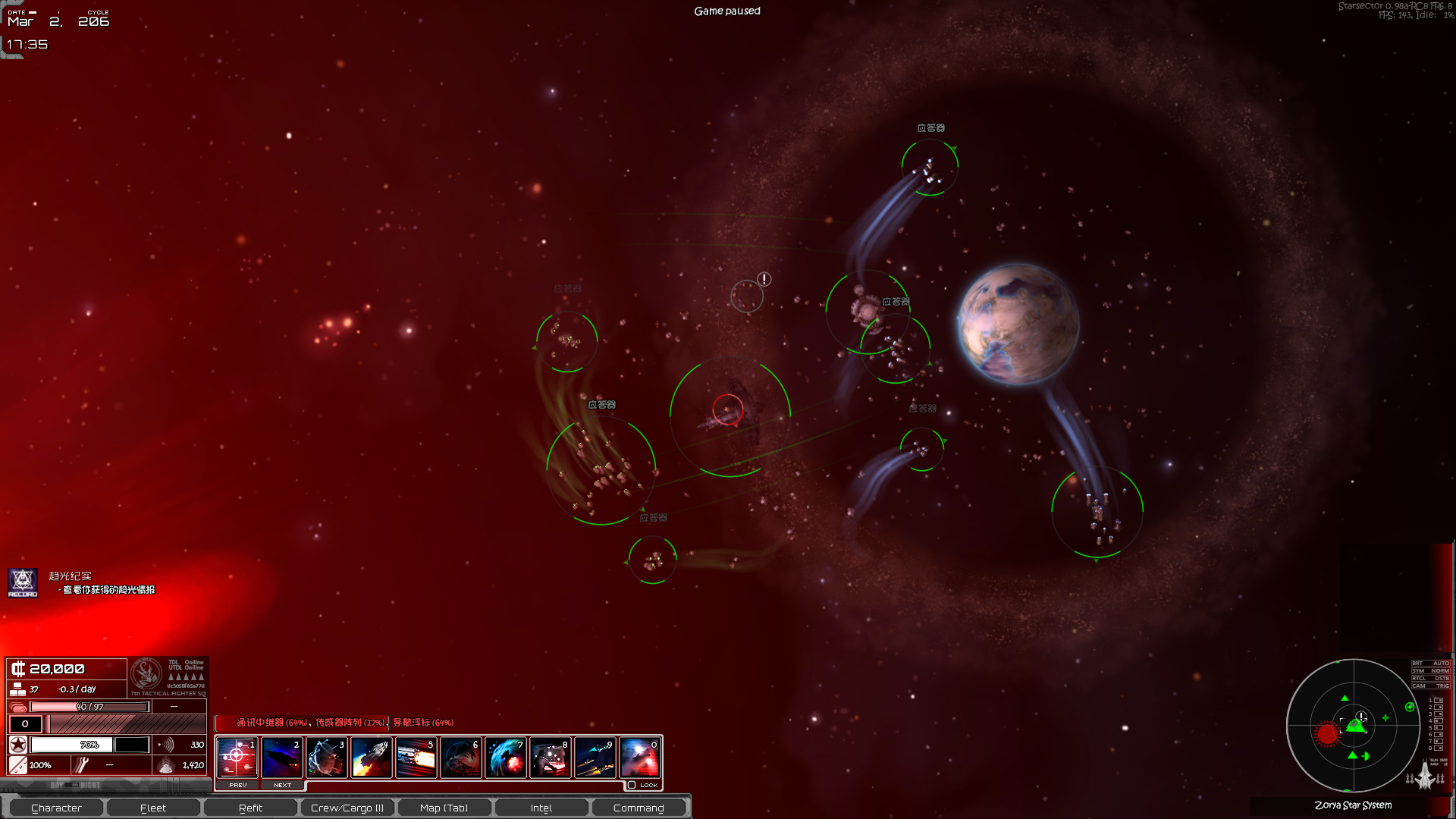The width and height of the screenshot is (1456, 819).
Task: Click the NEXT ability bar button
Action: click(282, 785)
